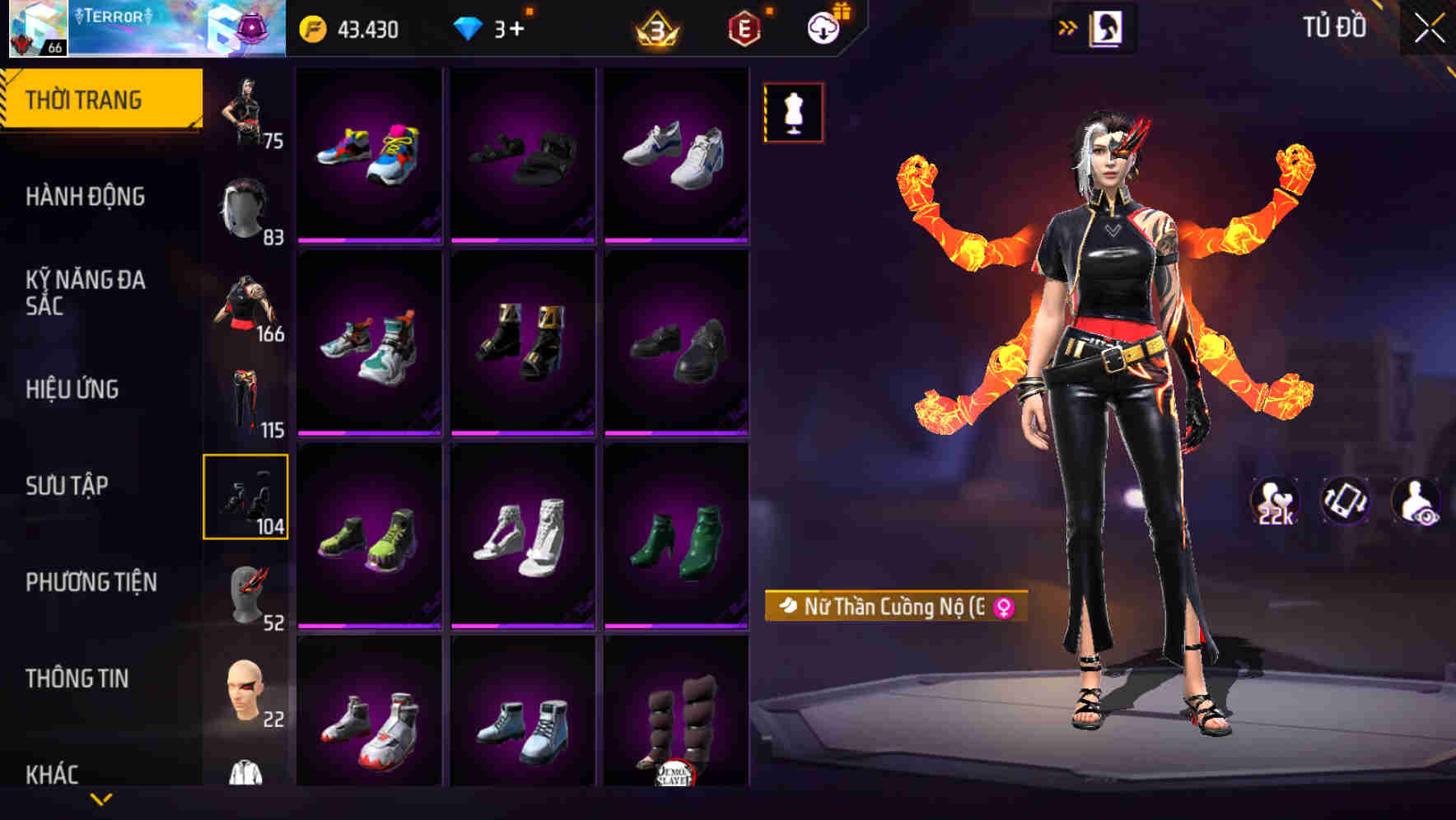Expand more categories with the down chevron
This screenshot has width=1456, height=820.
[100, 799]
